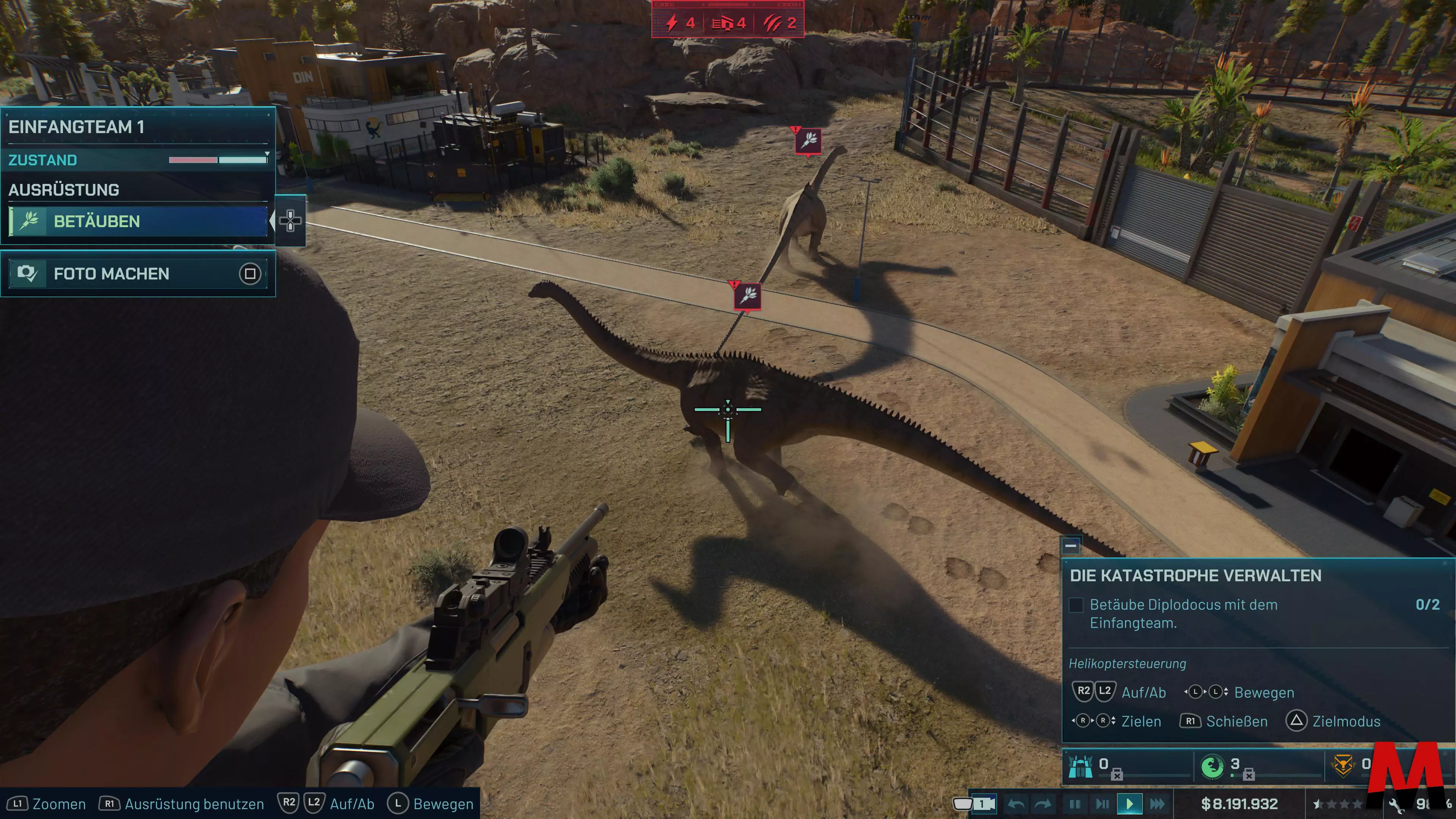The width and height of the screenshot is (1456, 819).
Task: Click the Diplodocus objective checkbox
Action: (x=1076, y=605)
